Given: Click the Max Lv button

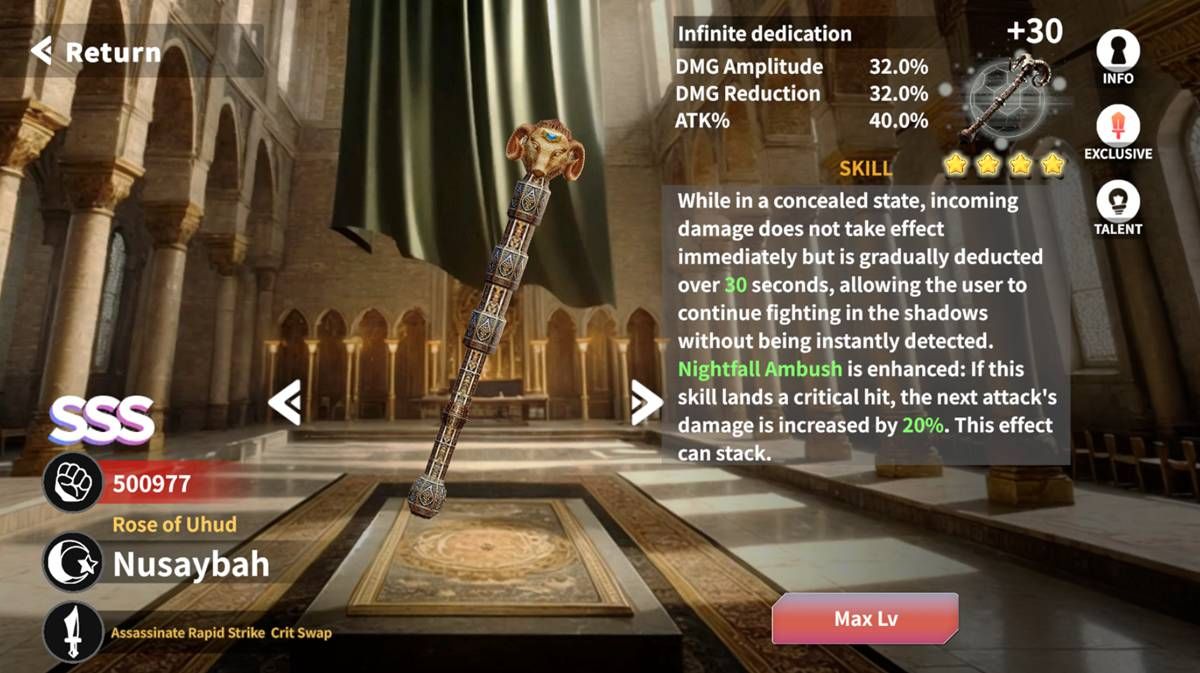Looking at the screenshot, I should click(865, 618).
